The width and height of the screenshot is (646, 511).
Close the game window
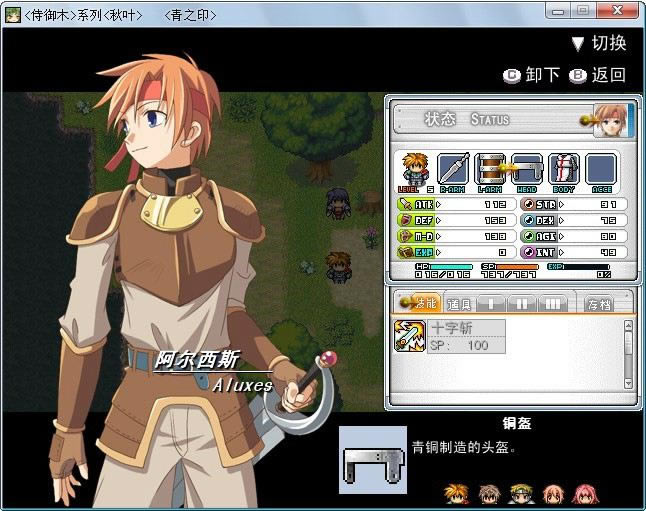[x=619, y=9]
